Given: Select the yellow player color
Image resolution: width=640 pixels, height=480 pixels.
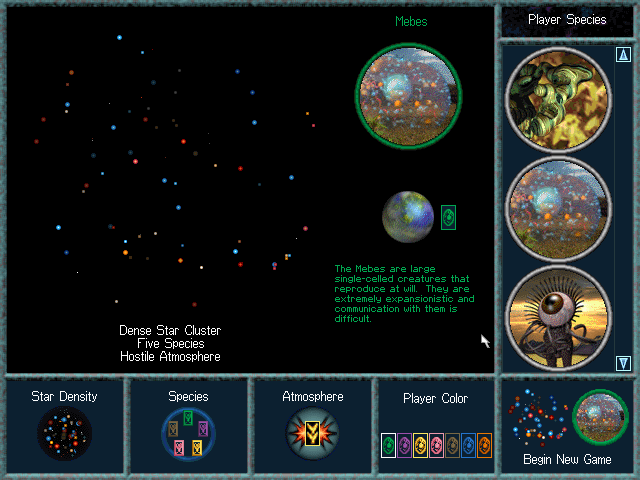Looking at the screenshot, I should point(420,445).
